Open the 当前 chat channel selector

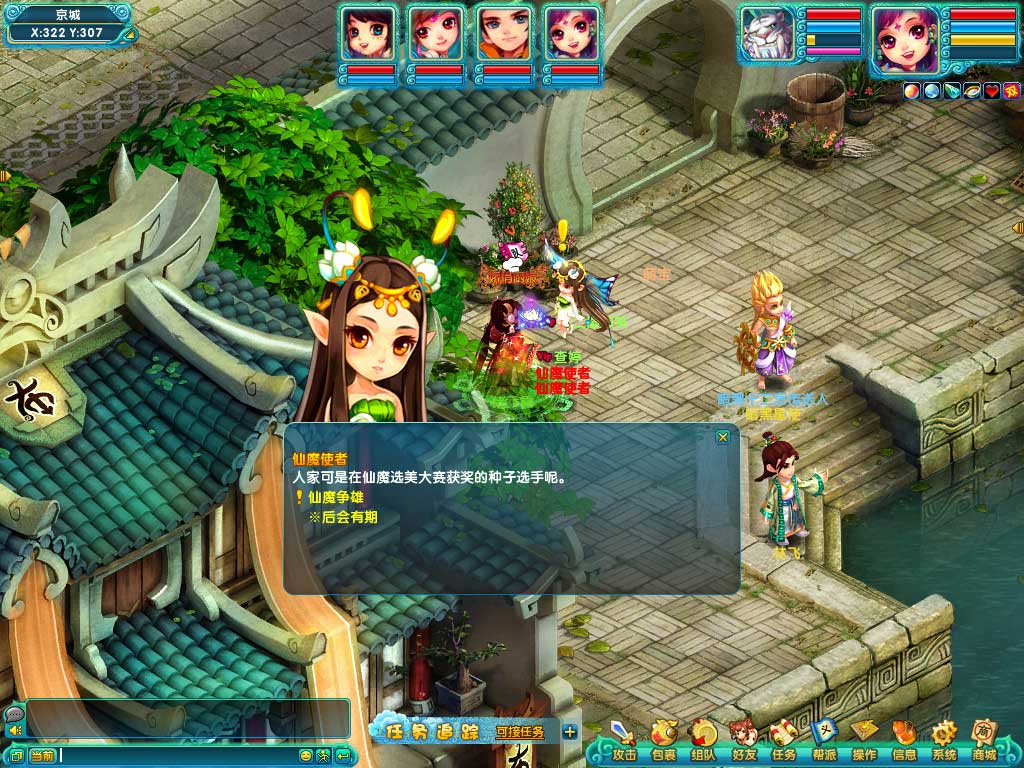click(x=42, y=755)
